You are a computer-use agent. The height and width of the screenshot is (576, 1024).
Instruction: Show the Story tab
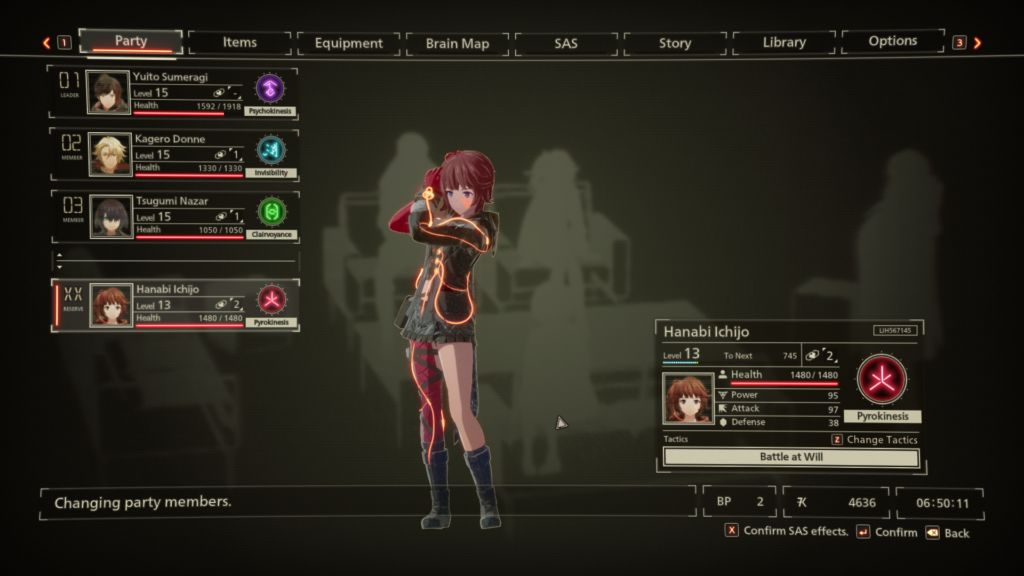click(675, 43)
